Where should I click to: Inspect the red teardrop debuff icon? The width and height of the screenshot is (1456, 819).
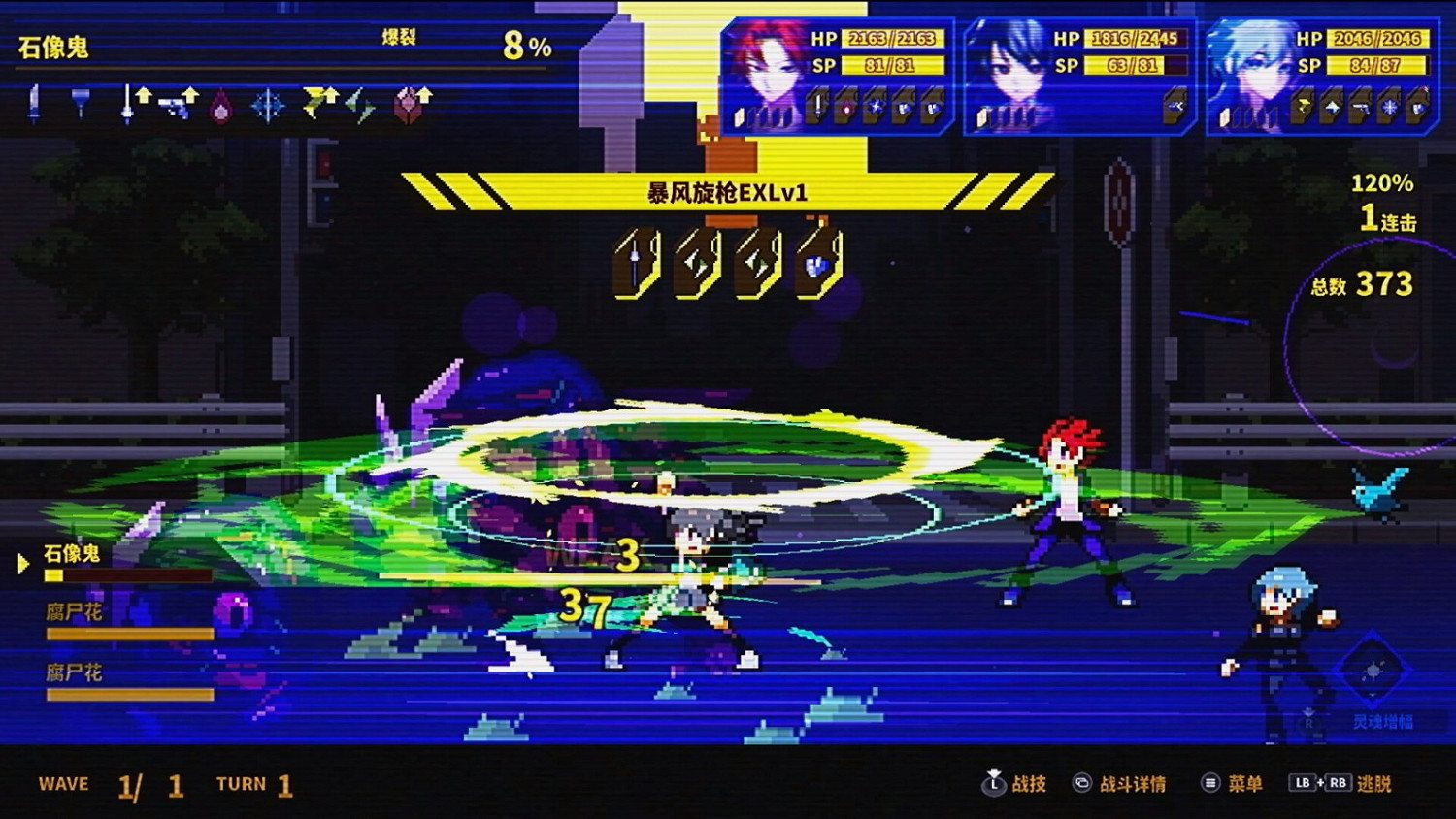[x=221, y=107]
